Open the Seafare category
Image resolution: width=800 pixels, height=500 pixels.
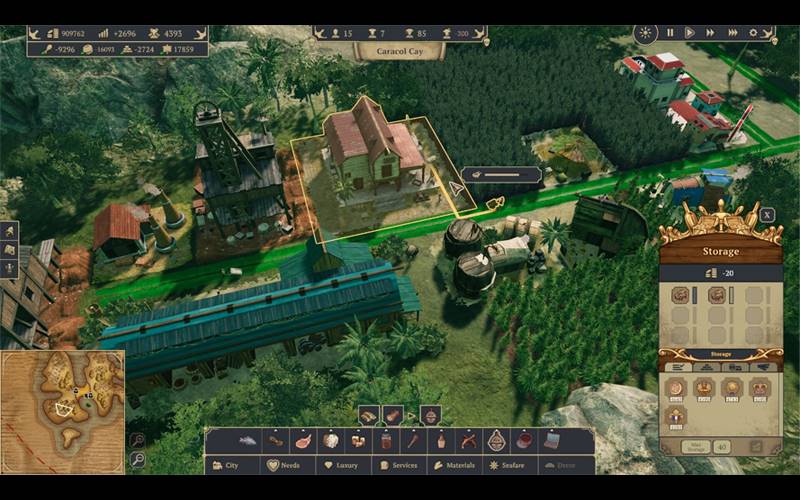[x=511, y=465]
